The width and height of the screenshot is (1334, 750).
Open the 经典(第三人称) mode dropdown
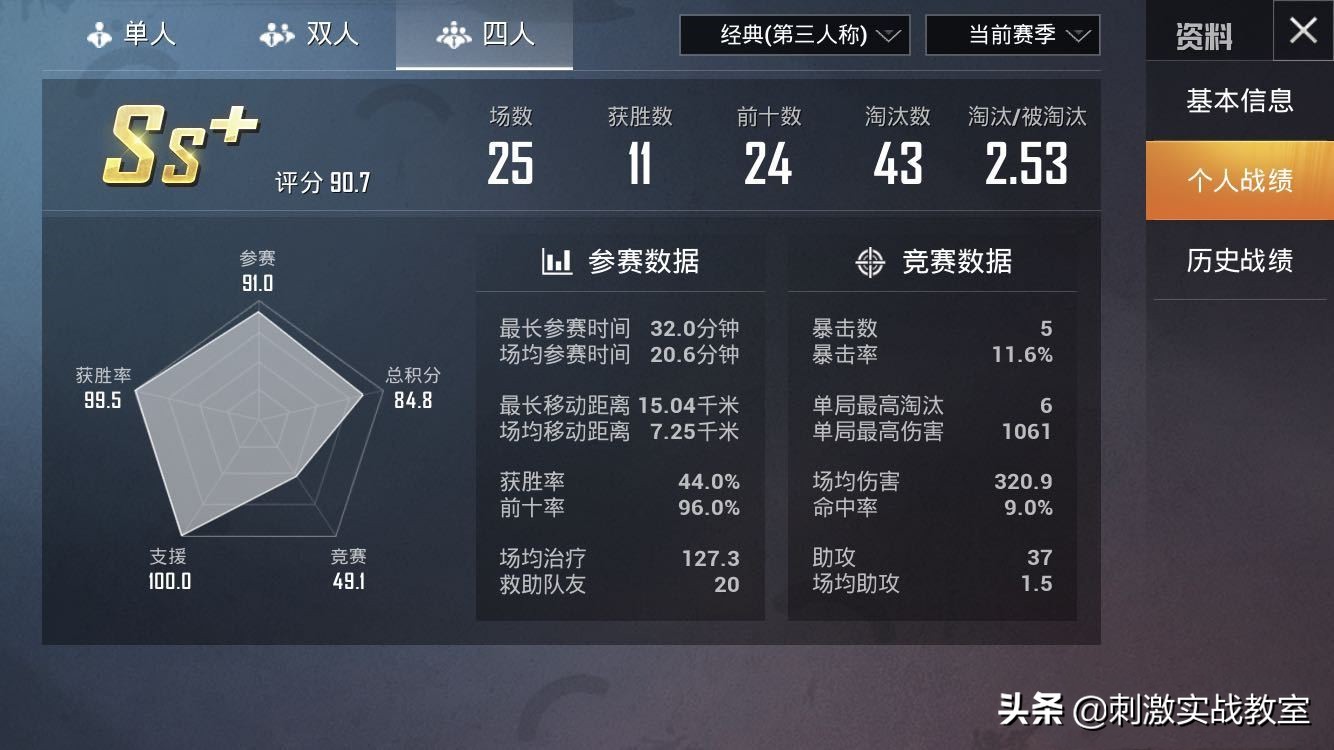[x=794, y=35]
